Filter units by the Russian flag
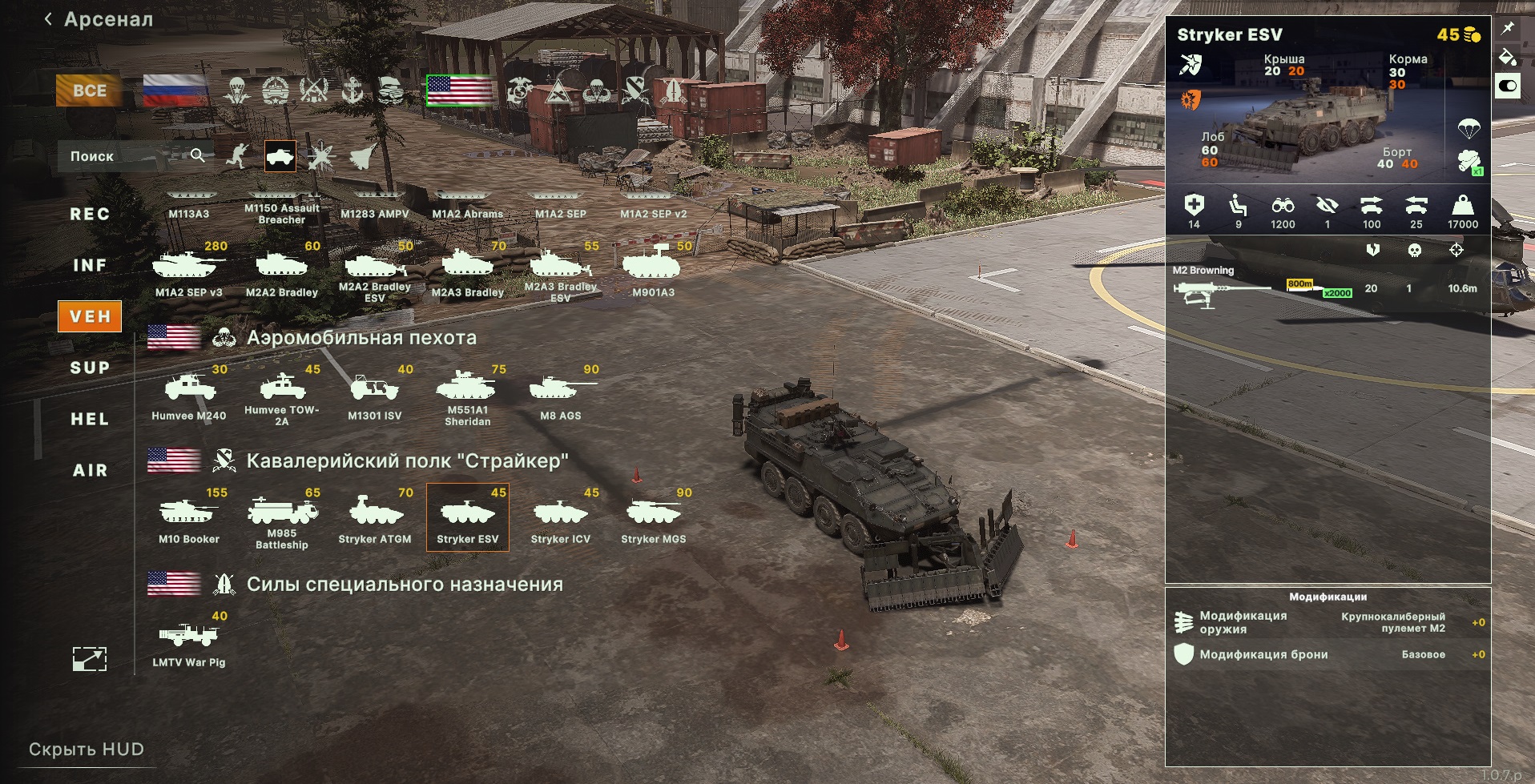Screen dimensions: 1535x784 pos(175,90)
